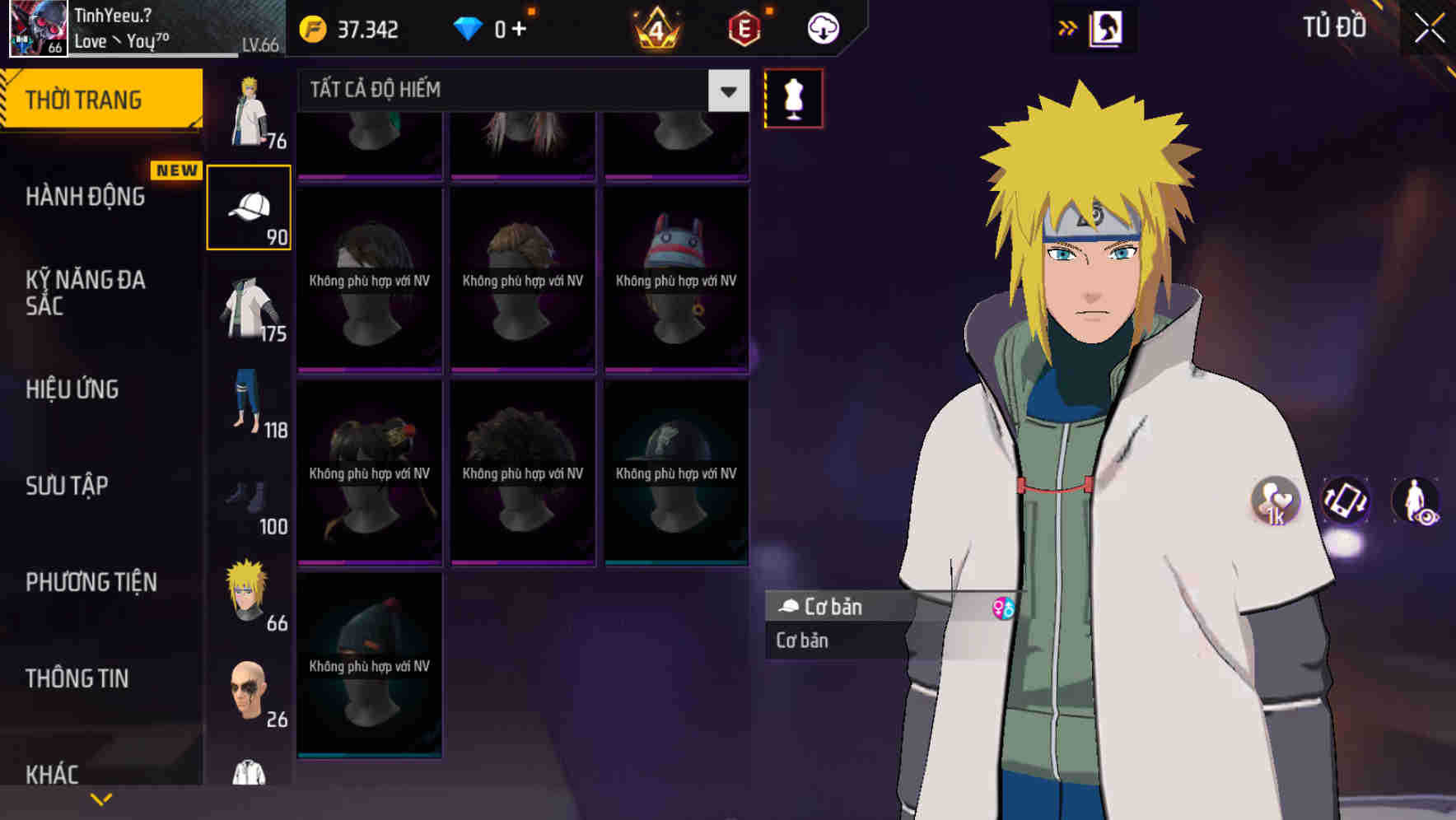Click the rotate character phone icon

1345,502
